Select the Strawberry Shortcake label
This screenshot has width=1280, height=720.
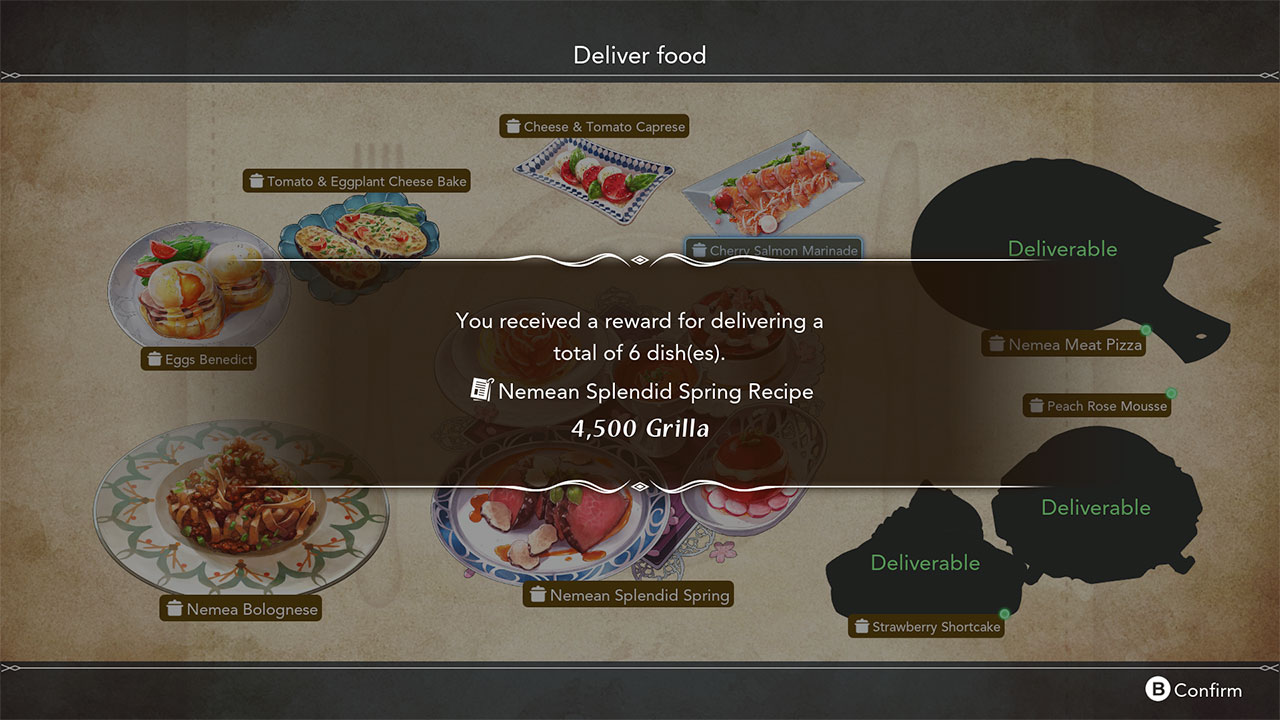pyautogui.click(x=926, y=627)
